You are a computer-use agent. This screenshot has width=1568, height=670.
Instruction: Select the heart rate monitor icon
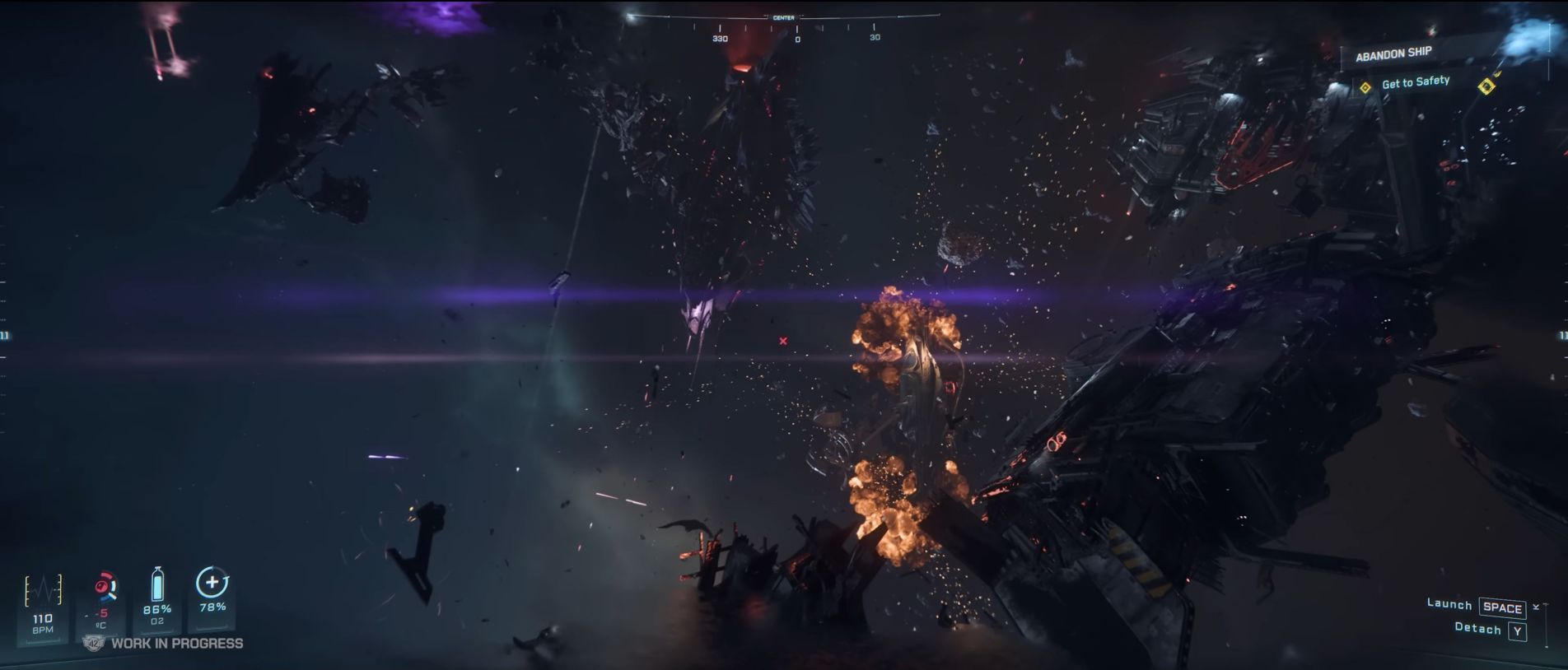pos(43,591)
